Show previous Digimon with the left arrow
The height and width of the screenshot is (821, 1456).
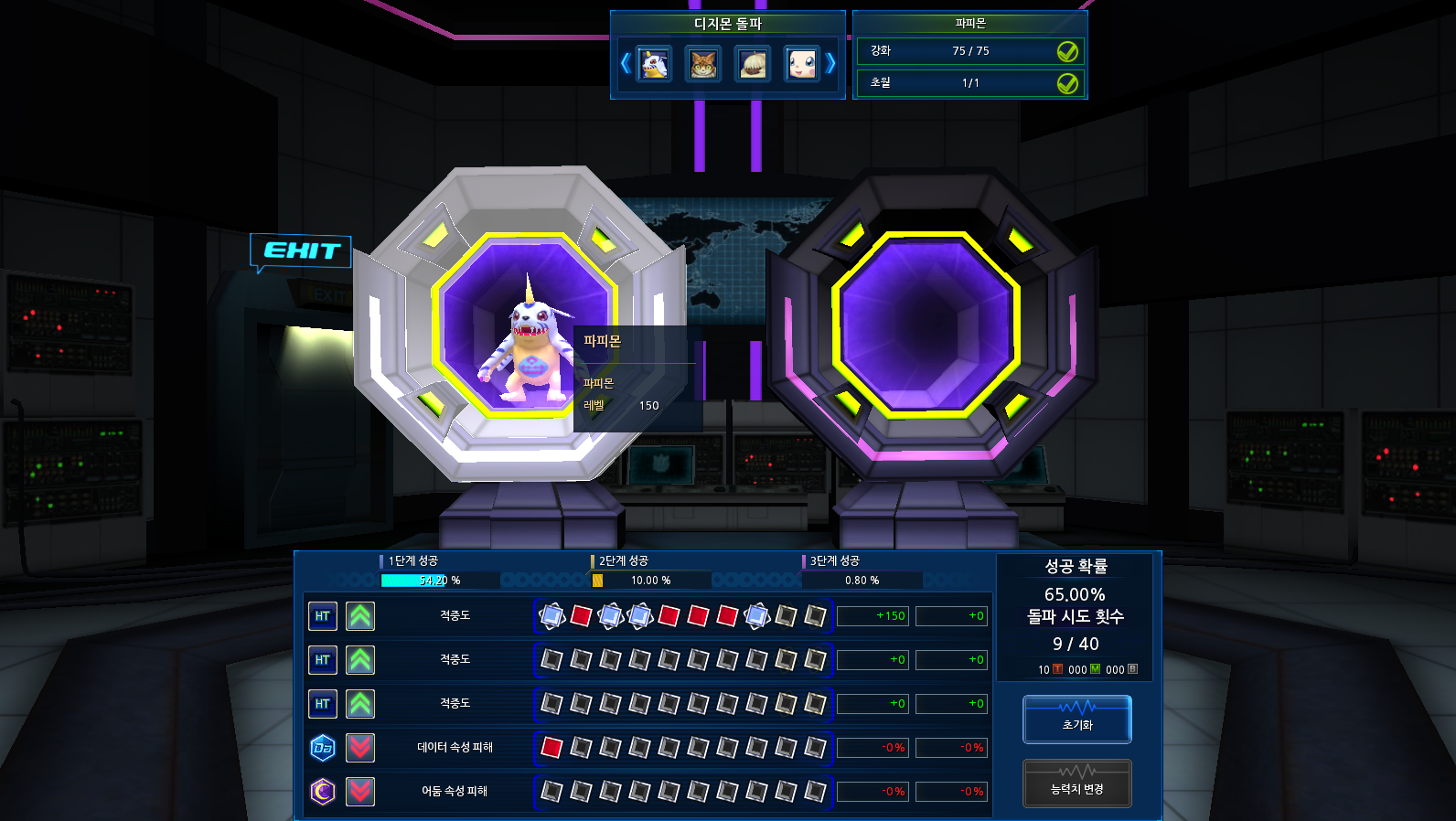click(x=626, y=63)
